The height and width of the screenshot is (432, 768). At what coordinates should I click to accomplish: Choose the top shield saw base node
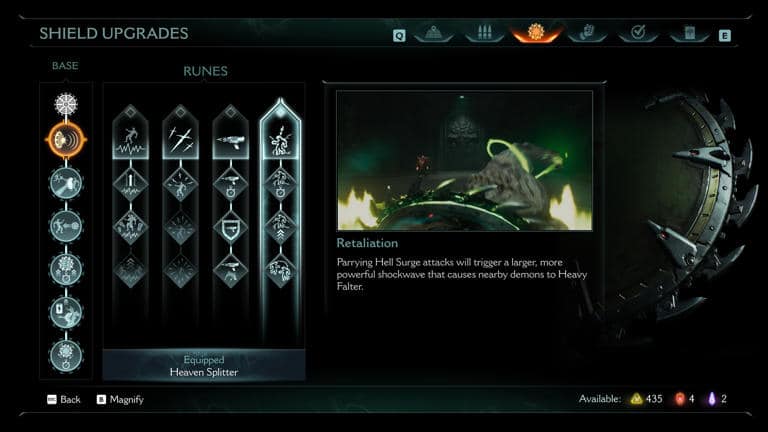66,104
